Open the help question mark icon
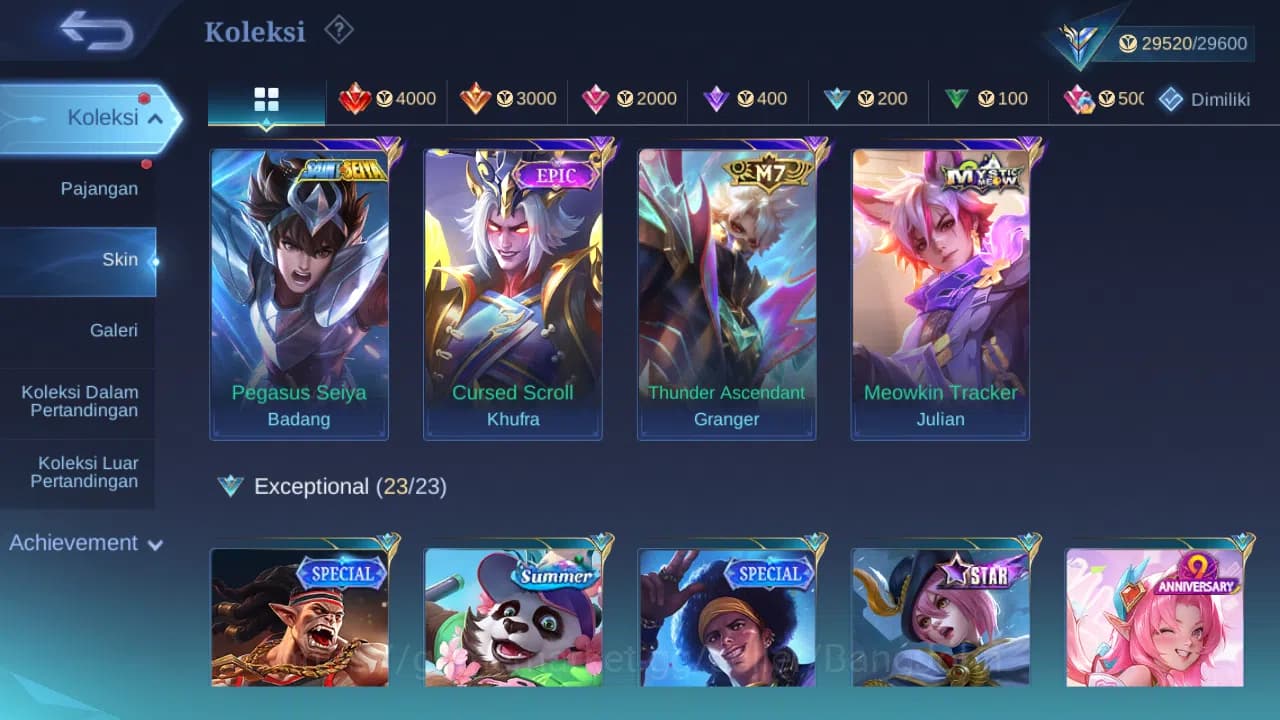The image size is (1280, 720). coord(338,30)
